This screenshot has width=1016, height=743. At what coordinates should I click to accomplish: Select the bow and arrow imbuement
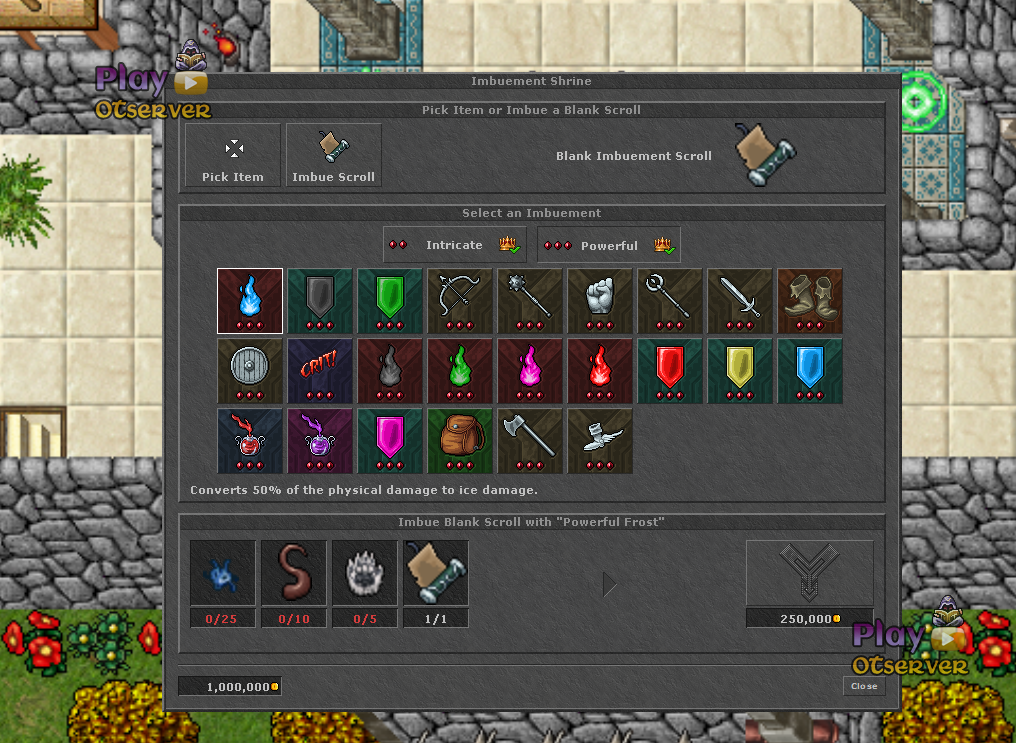click(460, 300)
